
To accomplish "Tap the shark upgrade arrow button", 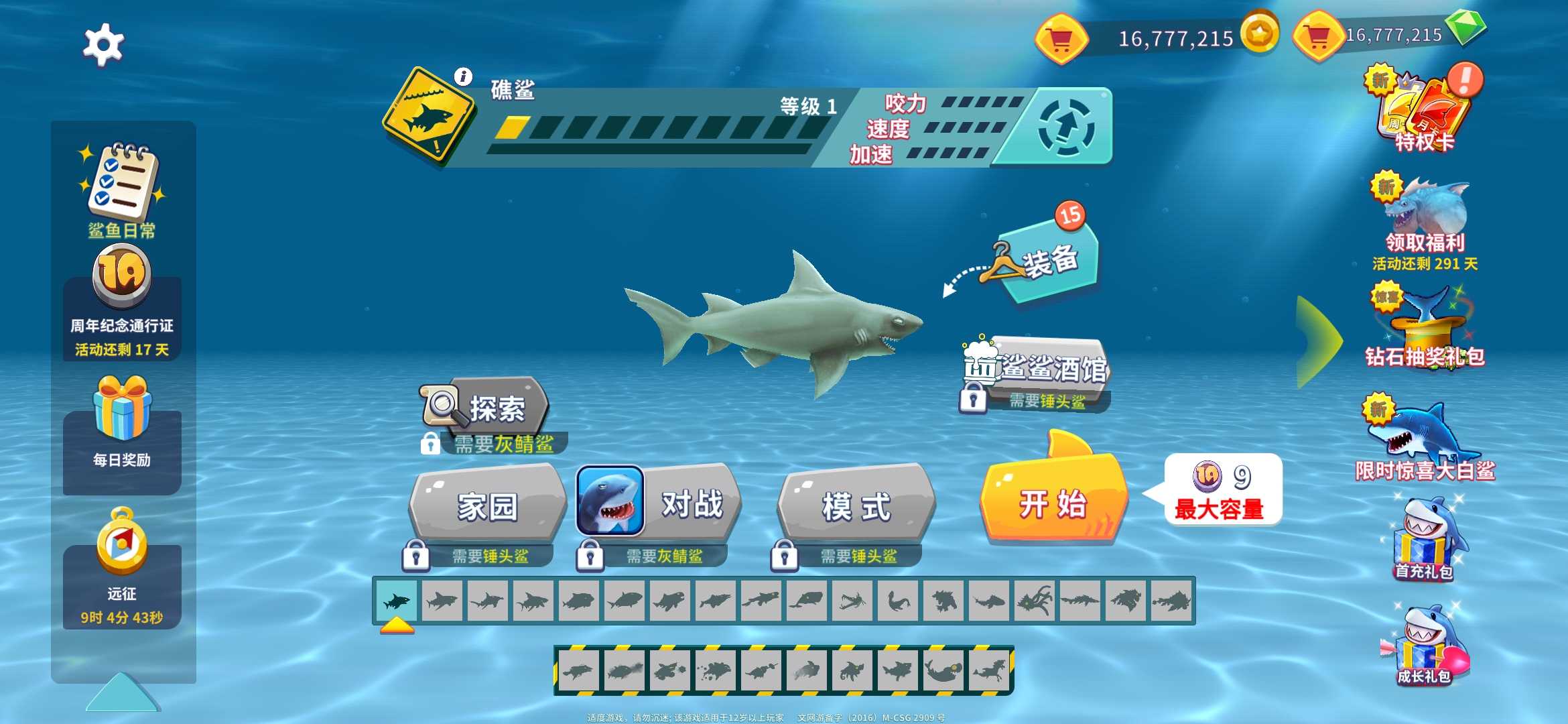I will pyautogui.click(x=1066, y=127).
